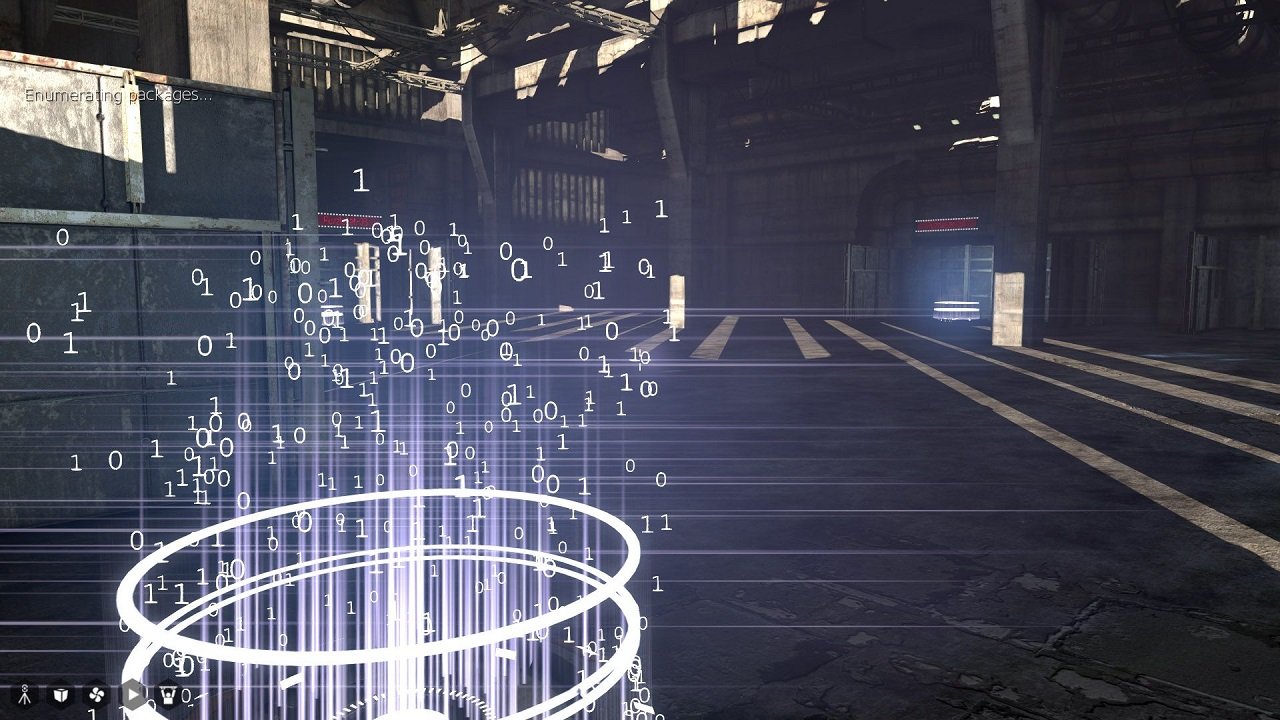Click the hexagon tile holding the play button
This screenshot has width=1280, height=720.
coord(132,694)
